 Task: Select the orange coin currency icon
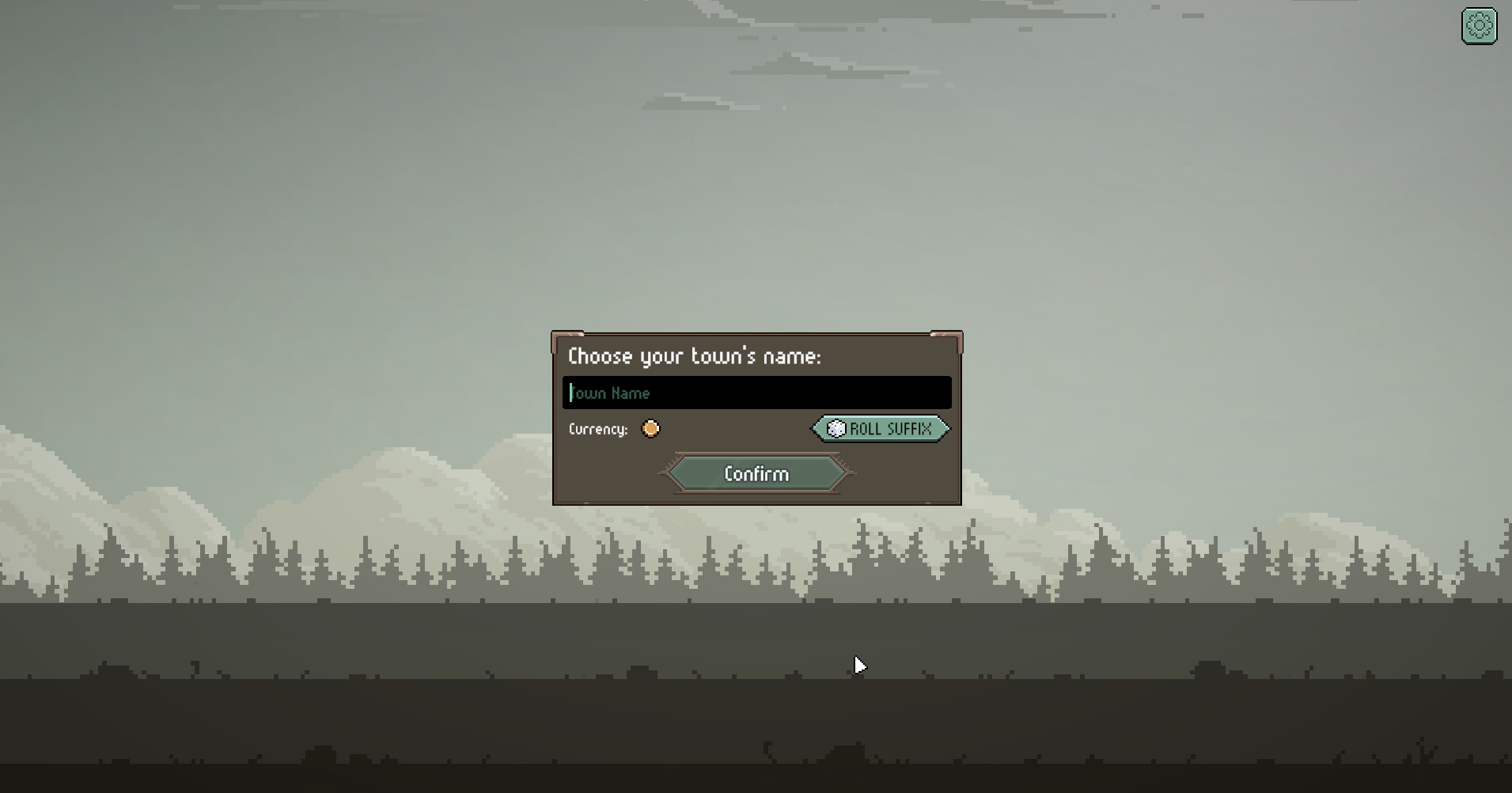[x=650, y=429]
